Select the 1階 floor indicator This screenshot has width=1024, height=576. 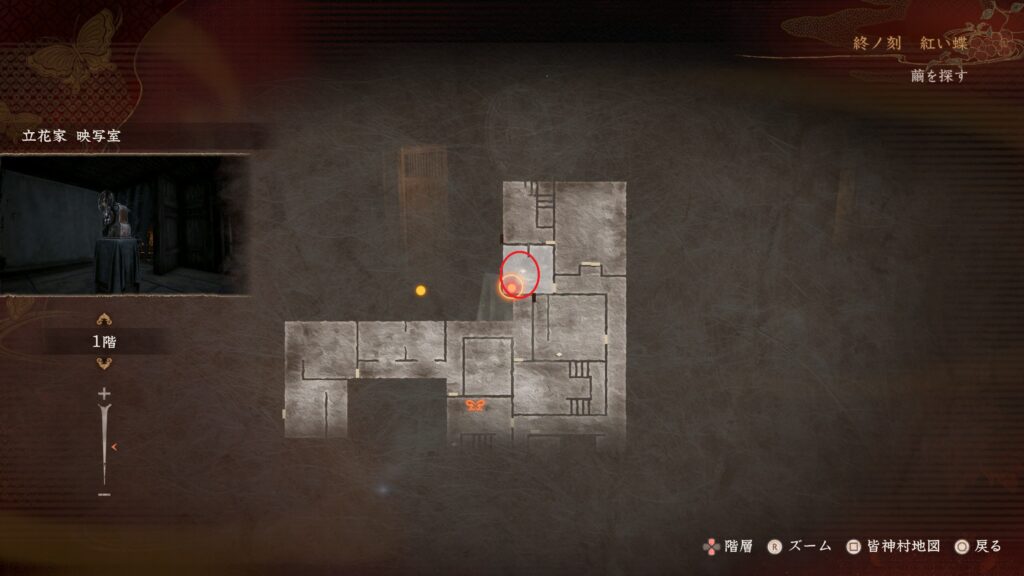tap(104, 342)
